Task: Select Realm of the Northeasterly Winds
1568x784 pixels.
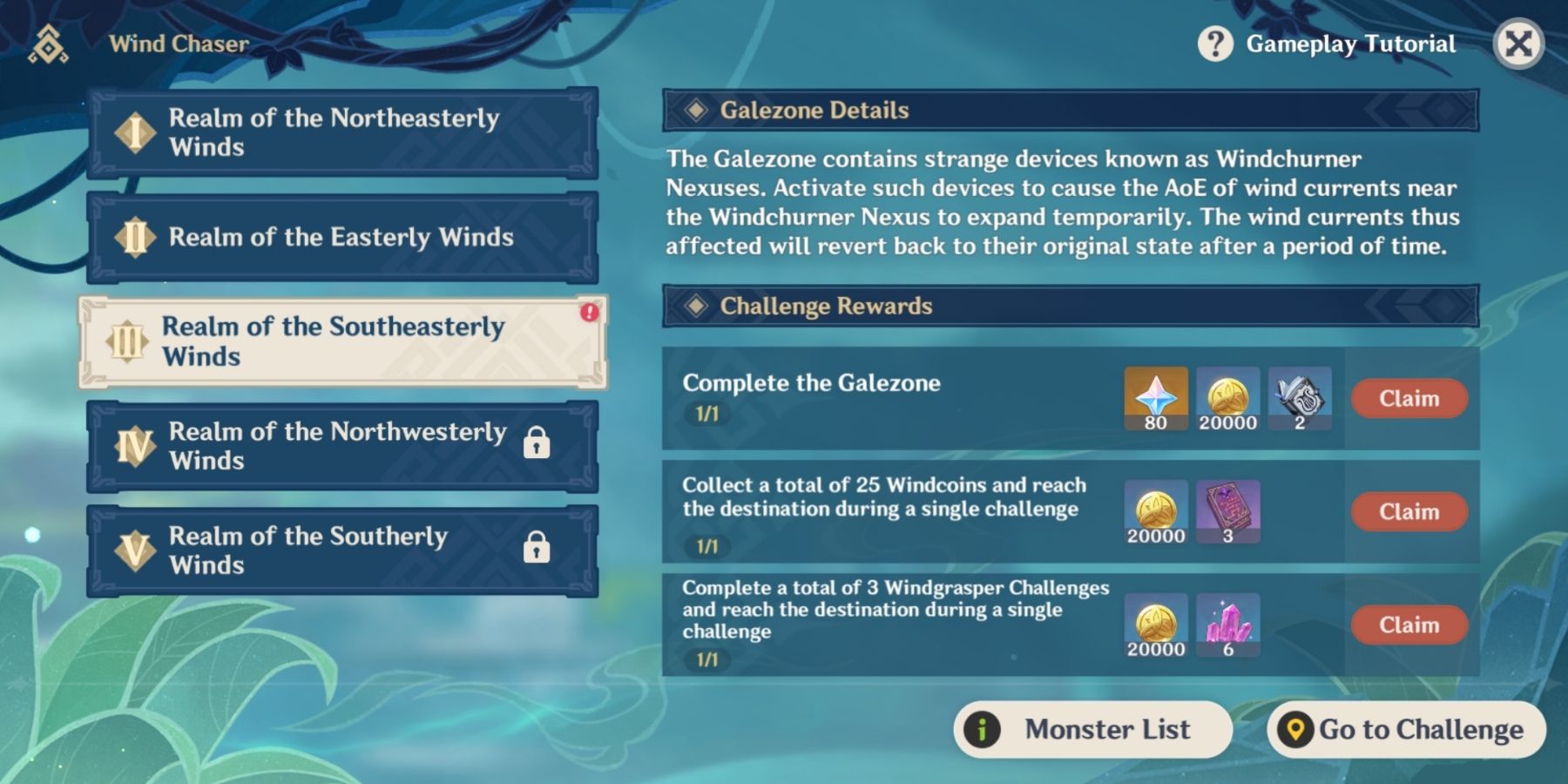Action: pos(338,132)
